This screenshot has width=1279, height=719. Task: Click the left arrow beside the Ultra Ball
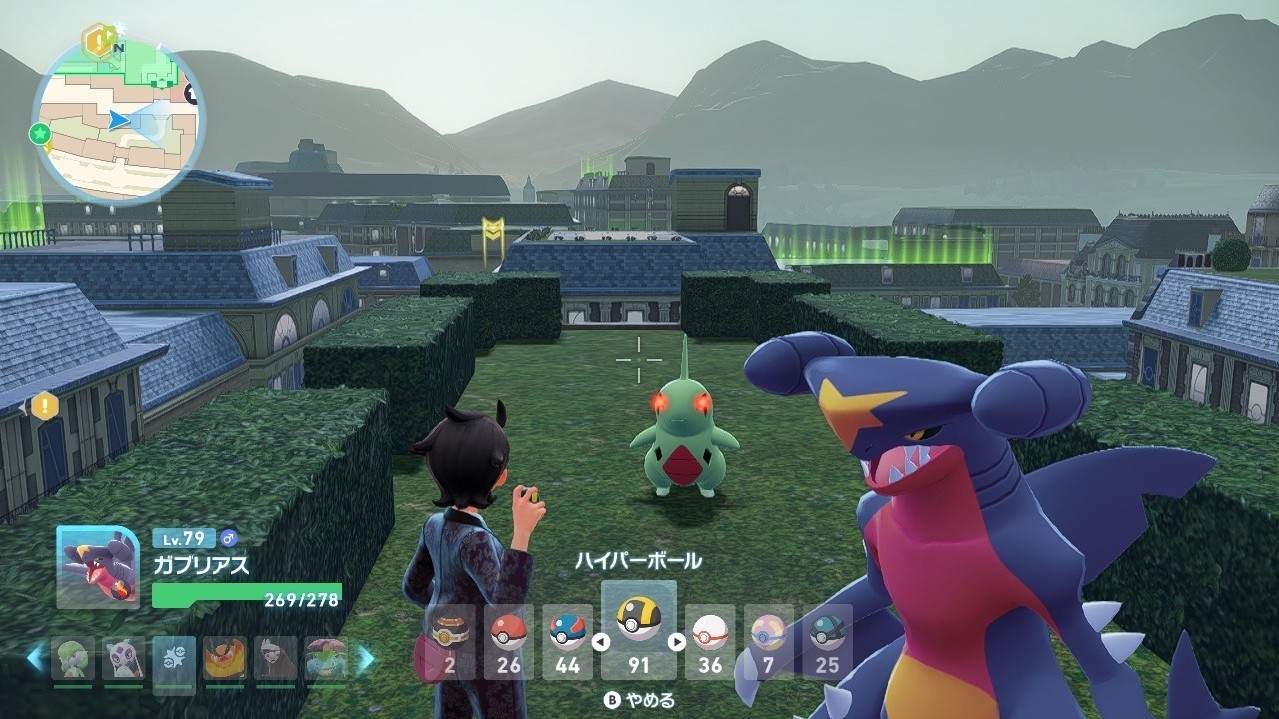tap(600, 642)
